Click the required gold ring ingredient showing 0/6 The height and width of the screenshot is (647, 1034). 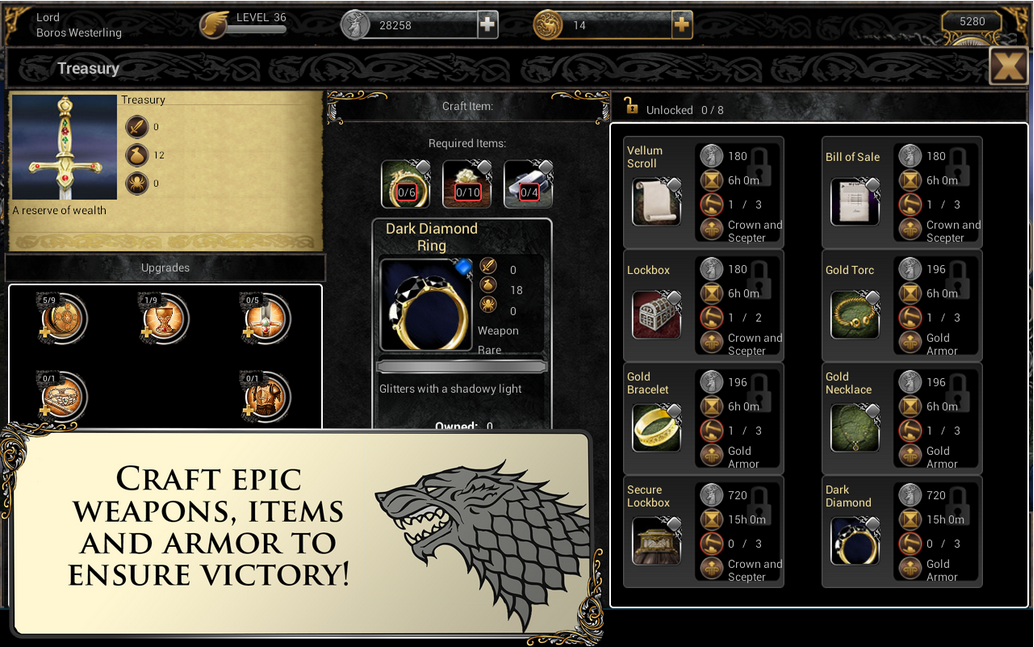(406, 184)
